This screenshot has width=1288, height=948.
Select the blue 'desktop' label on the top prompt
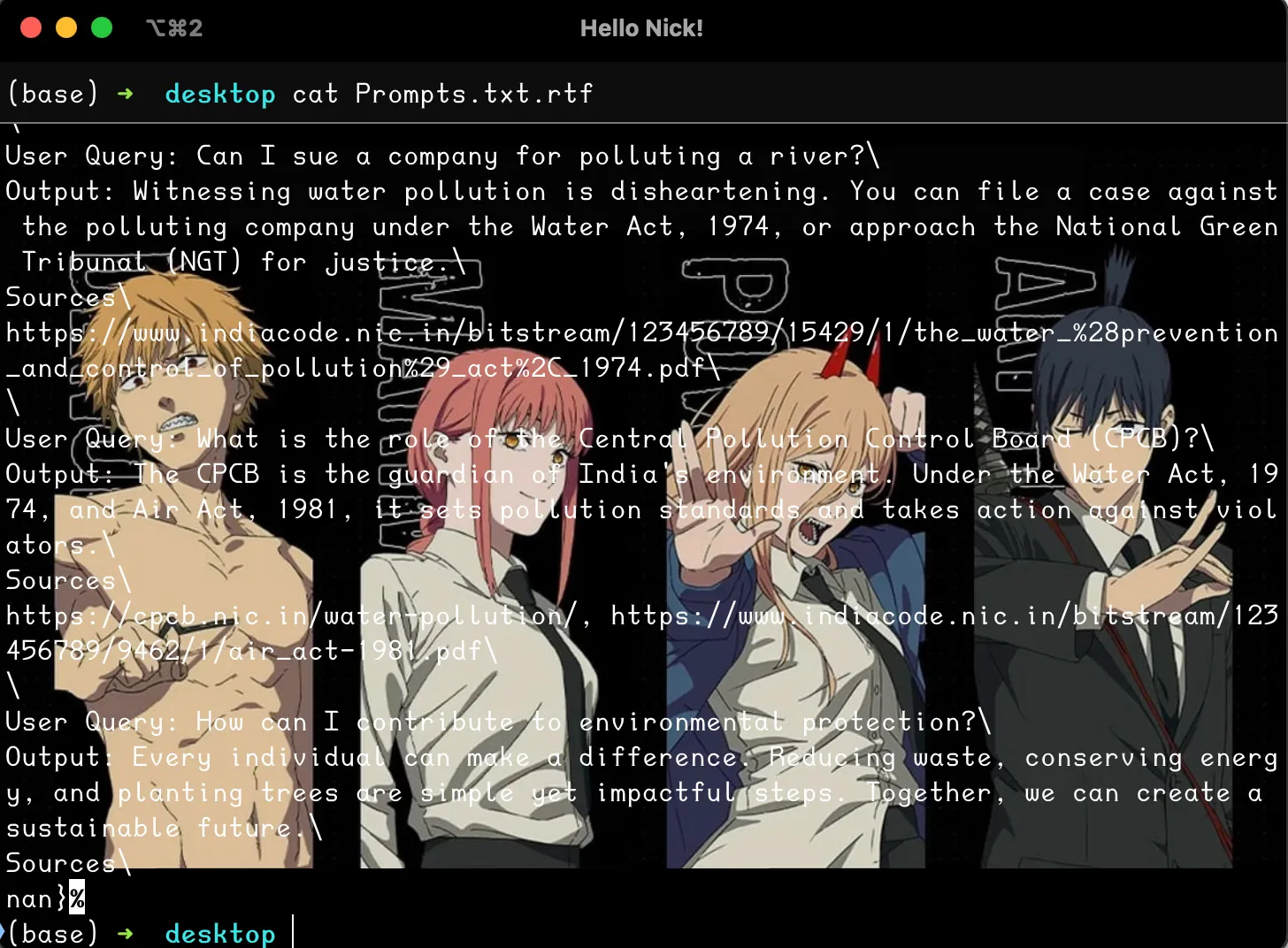point(220,94)
